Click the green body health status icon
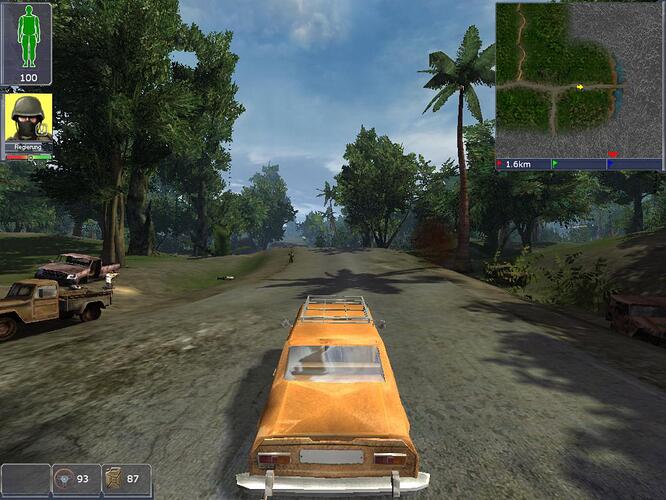Image resolution: width=666 pixels, height=500 pixels. [x=27, y=36]
